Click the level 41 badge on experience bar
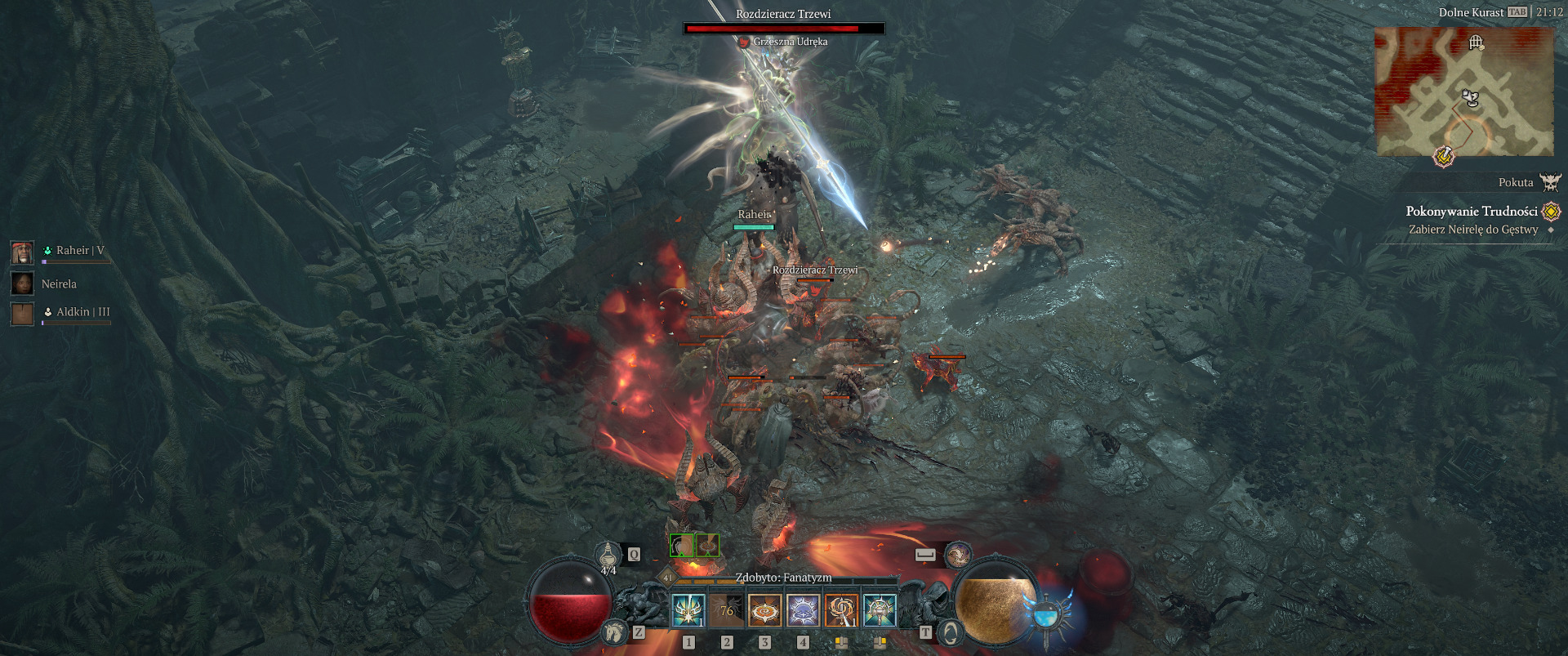Viewport: 1568px width, 656px height. 668,578
